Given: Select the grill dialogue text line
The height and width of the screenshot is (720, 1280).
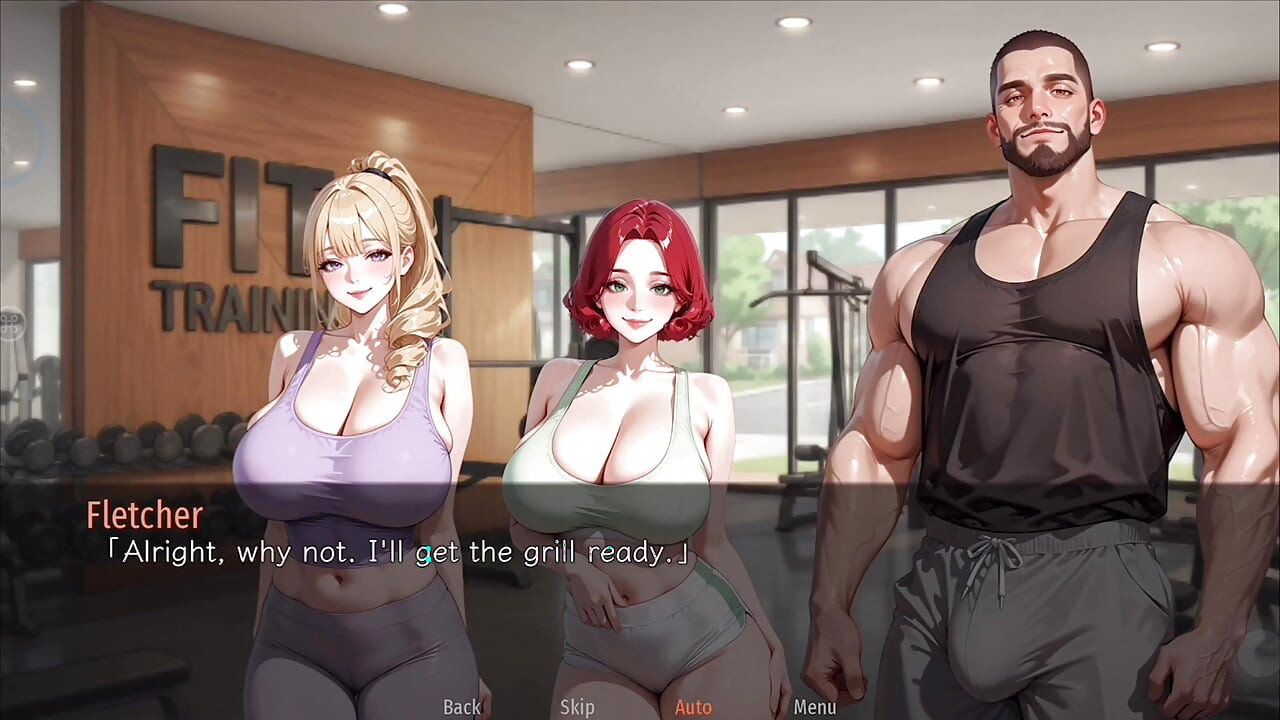Looking at the screenshot, I should 400,551.
